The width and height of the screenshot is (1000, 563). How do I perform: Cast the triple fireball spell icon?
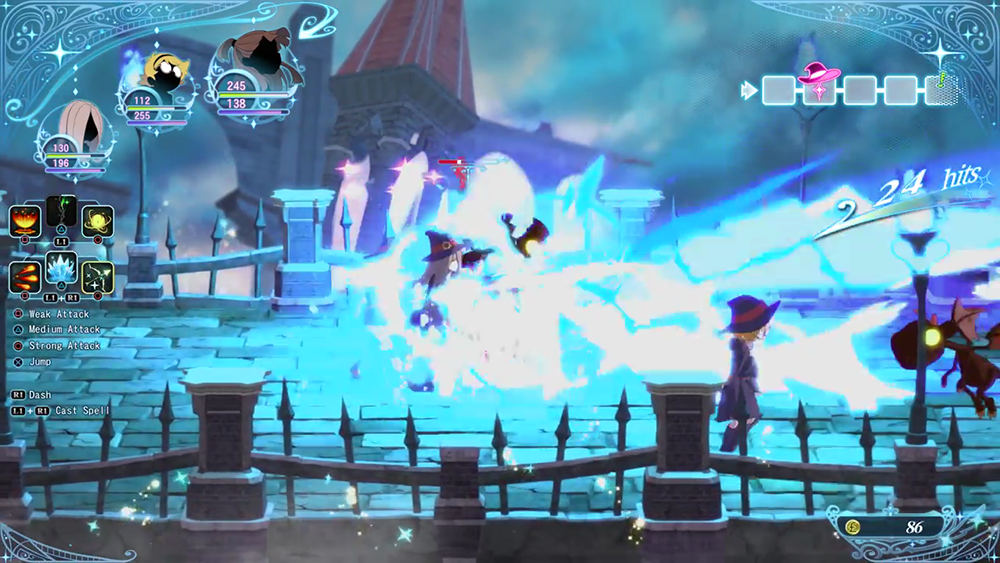tap(25, 277)
